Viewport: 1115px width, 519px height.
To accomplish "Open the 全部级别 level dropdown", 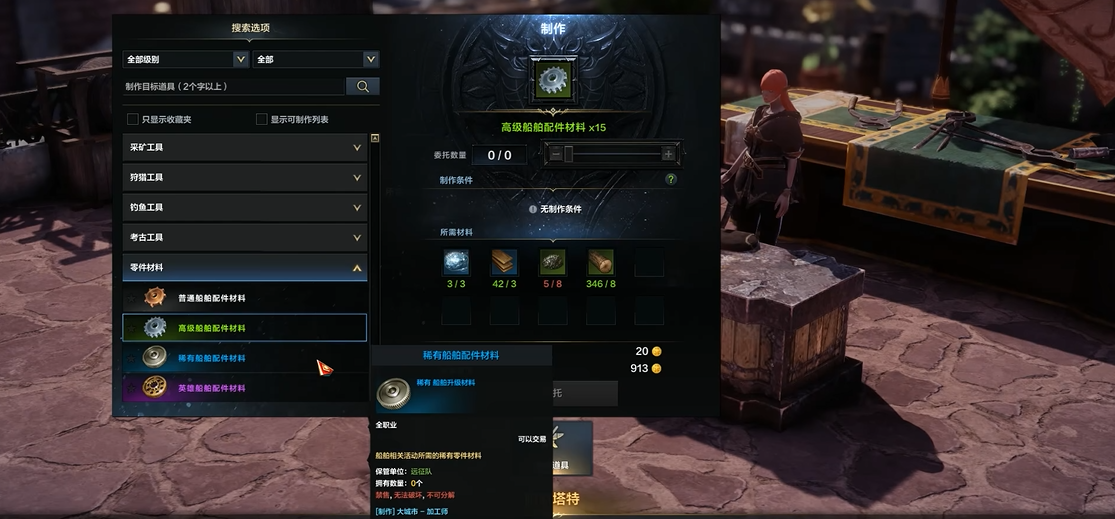I will (185, 59).
